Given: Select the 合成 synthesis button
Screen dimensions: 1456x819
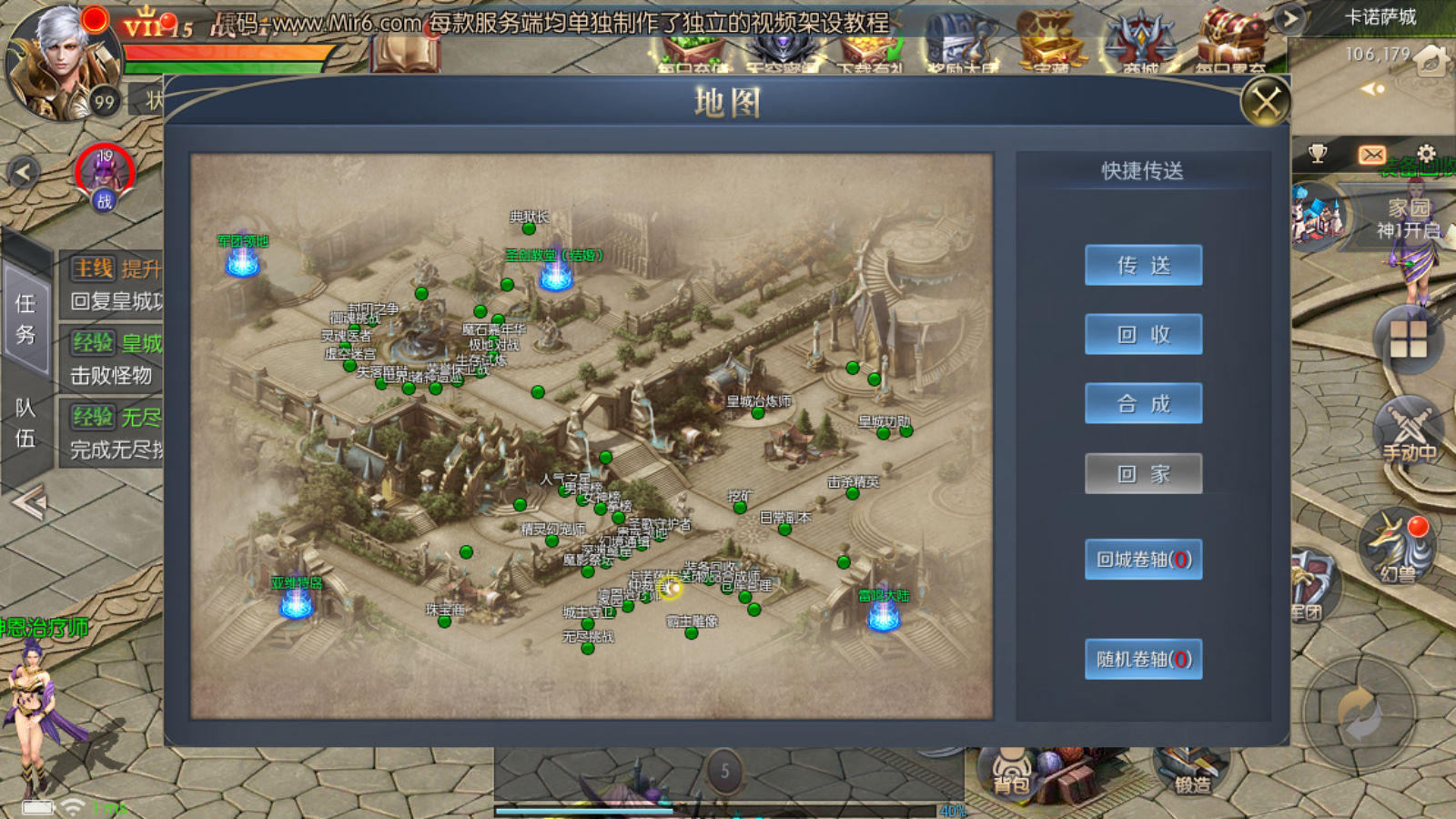Looking at the screenshot, I should (1143, 404).
